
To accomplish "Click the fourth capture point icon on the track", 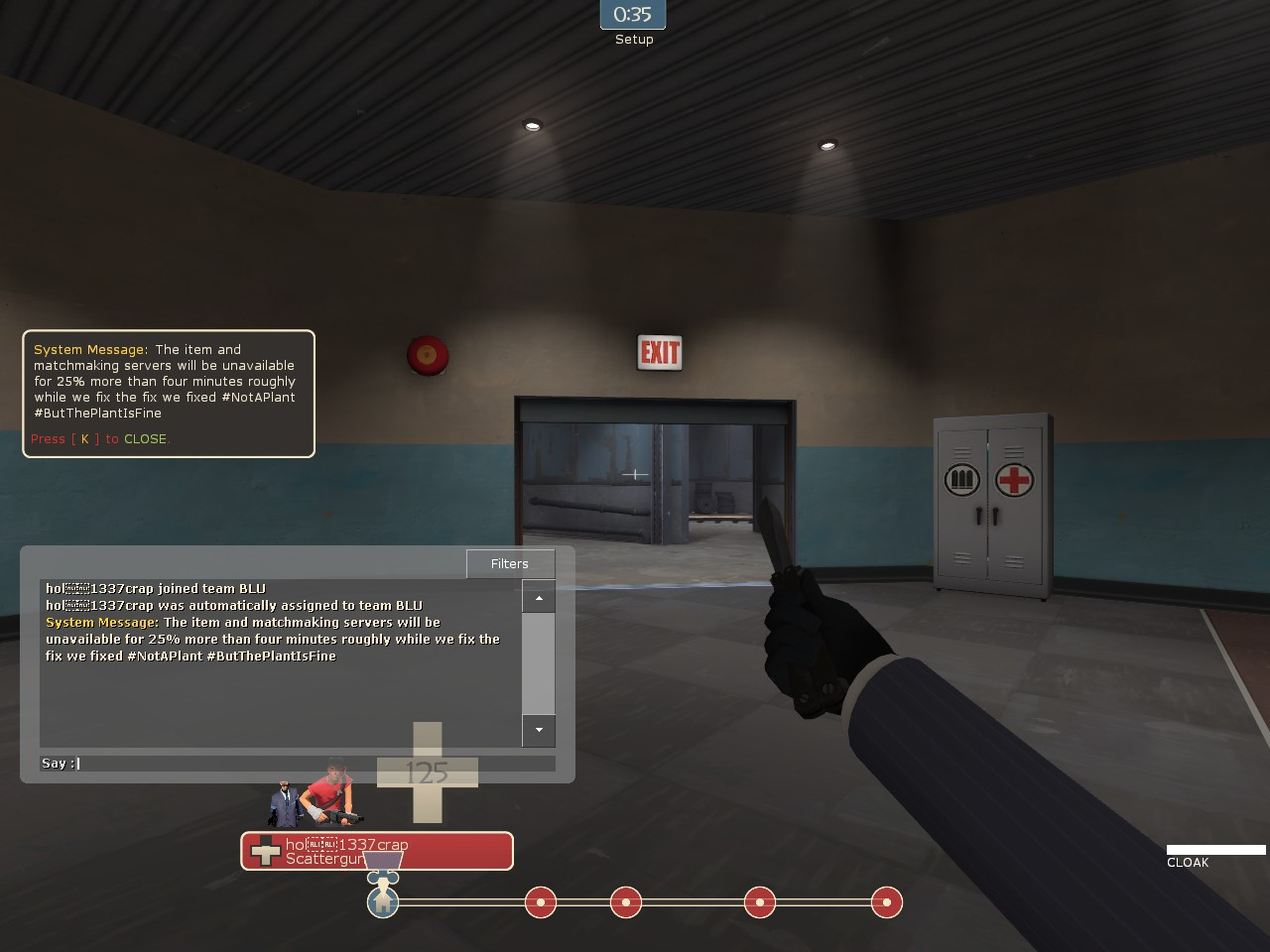I will (759, 902).
